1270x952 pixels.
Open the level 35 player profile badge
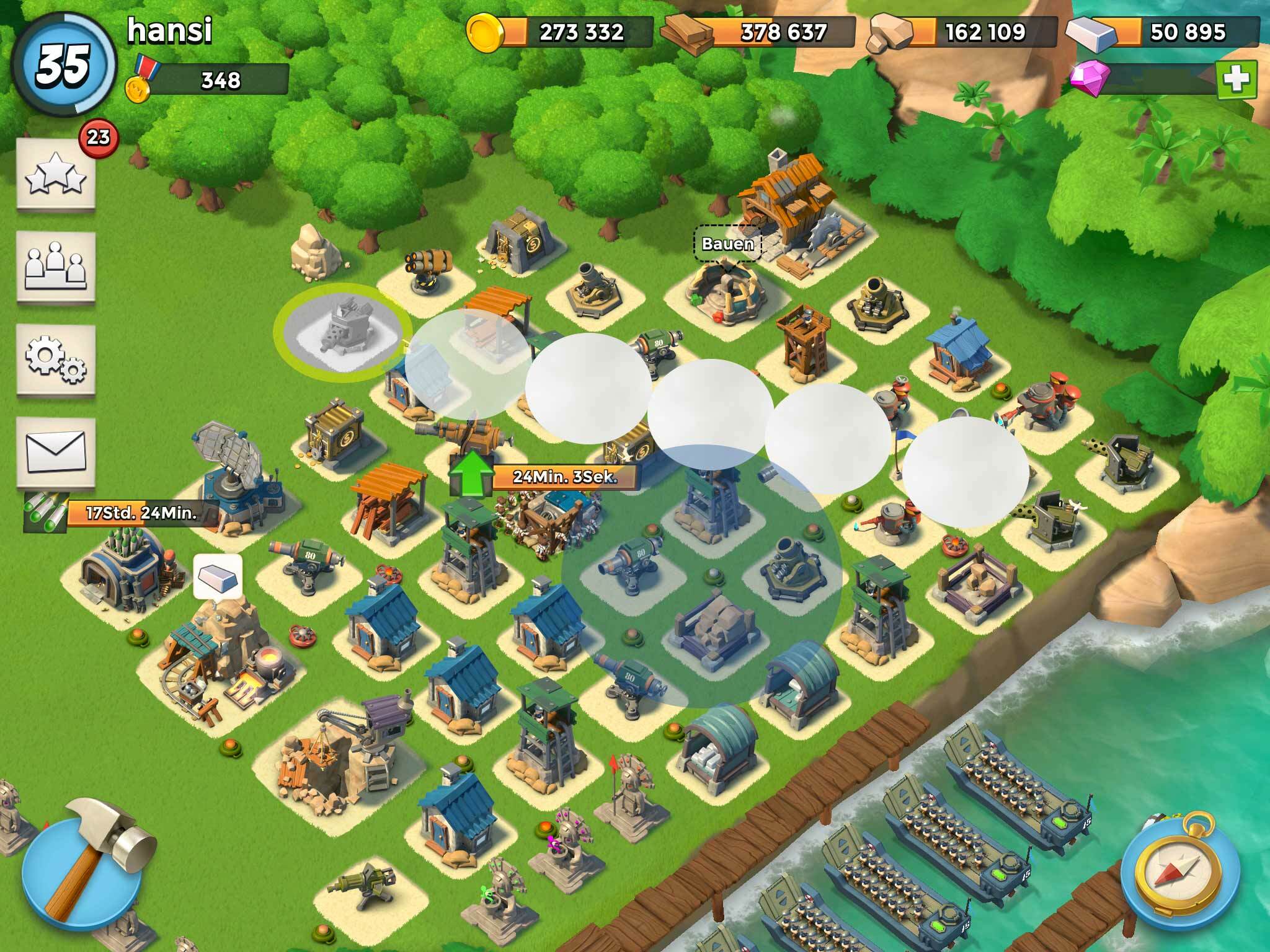pos(64,65)
